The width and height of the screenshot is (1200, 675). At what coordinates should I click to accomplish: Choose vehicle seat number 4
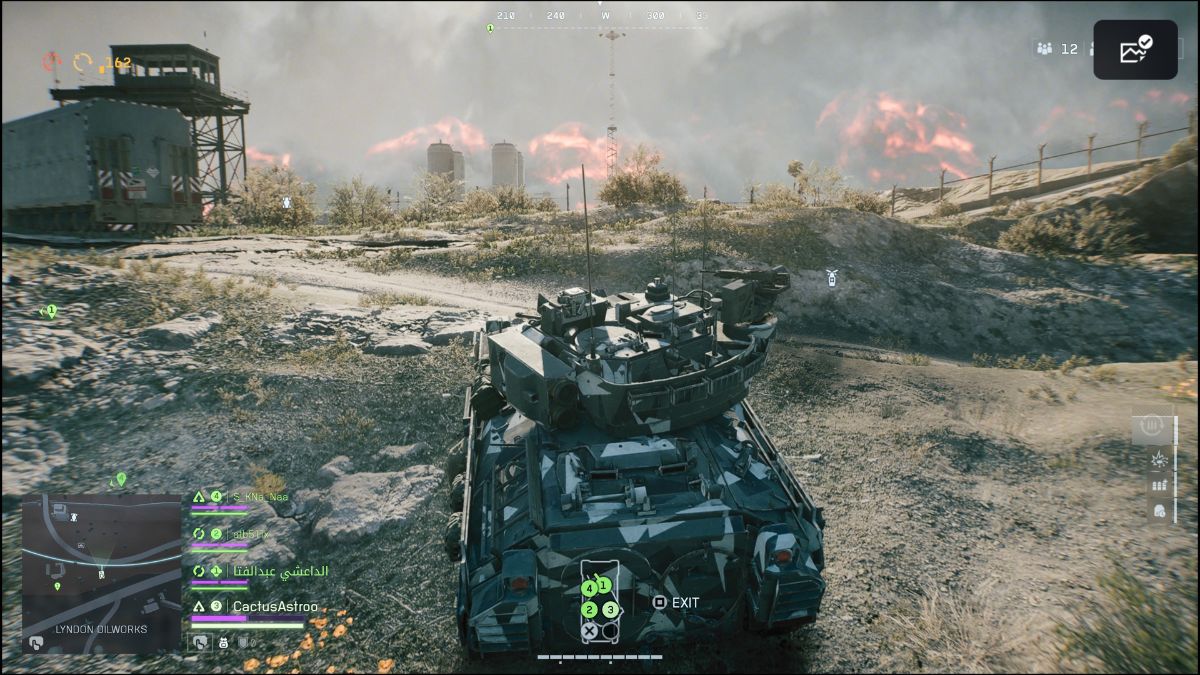pos(589,589)
